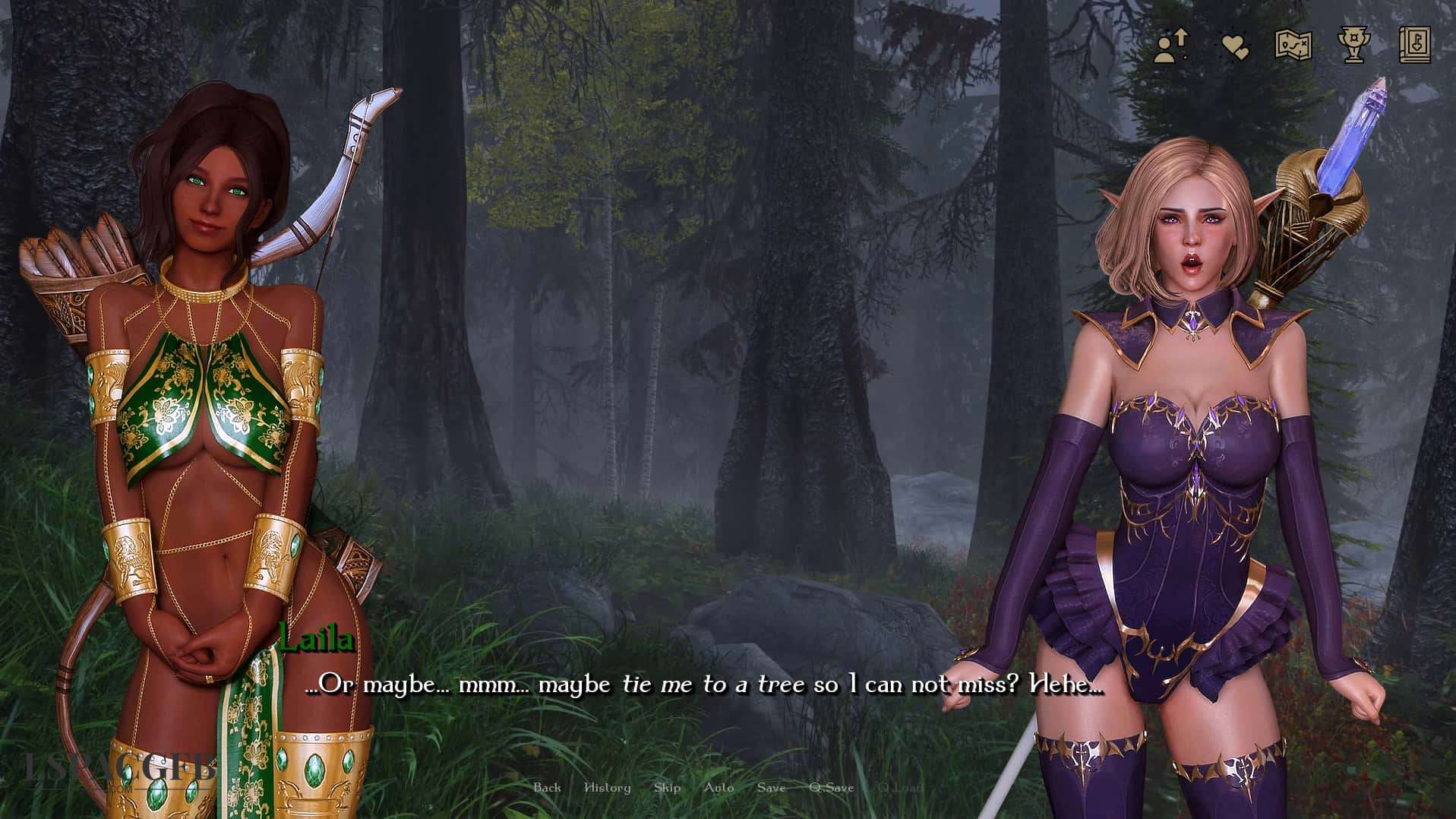Enable Auto-advance dialogue mode

719,788
